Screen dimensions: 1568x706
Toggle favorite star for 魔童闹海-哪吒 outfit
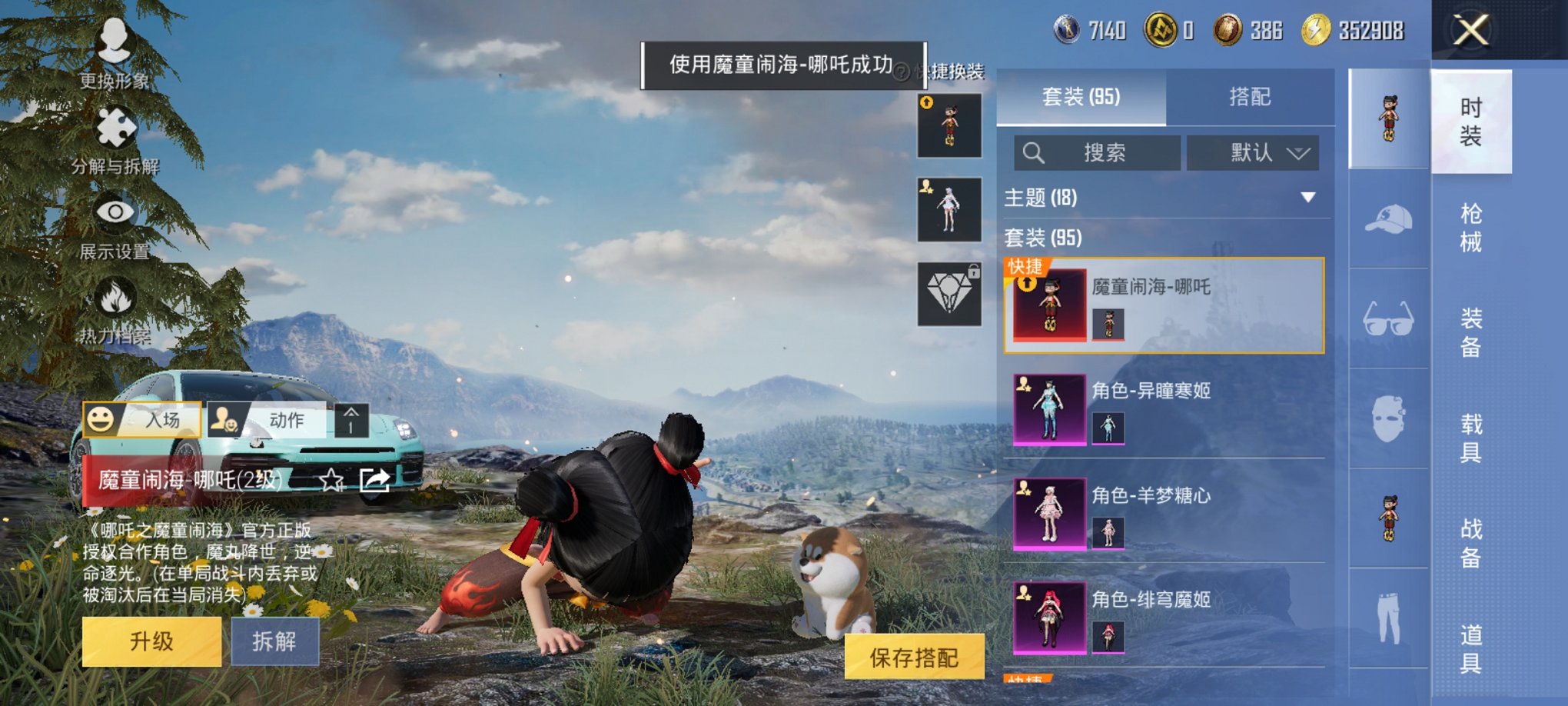pyautogui.click(x=331, y=480)
